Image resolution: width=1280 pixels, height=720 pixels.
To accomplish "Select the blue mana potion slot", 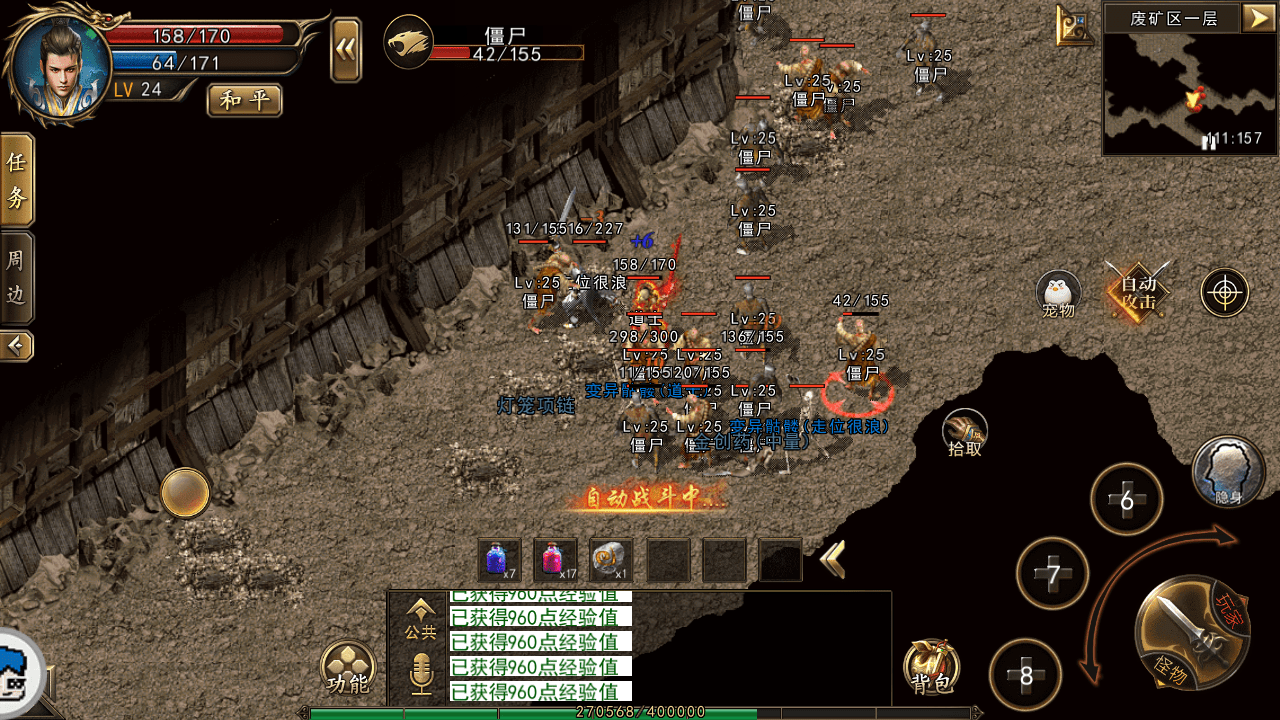I will [x=499, y=560].
